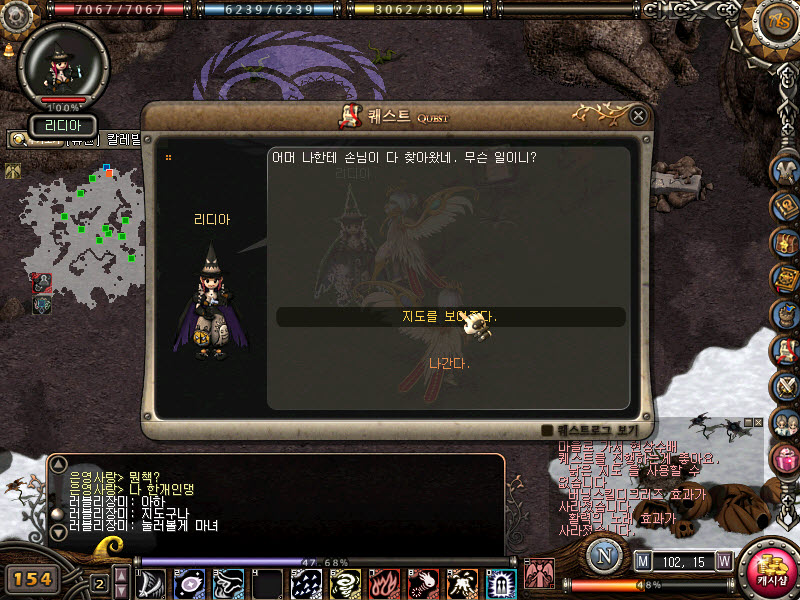Click the pink gift box icon
Screen dimensions: 800x600
785,459
